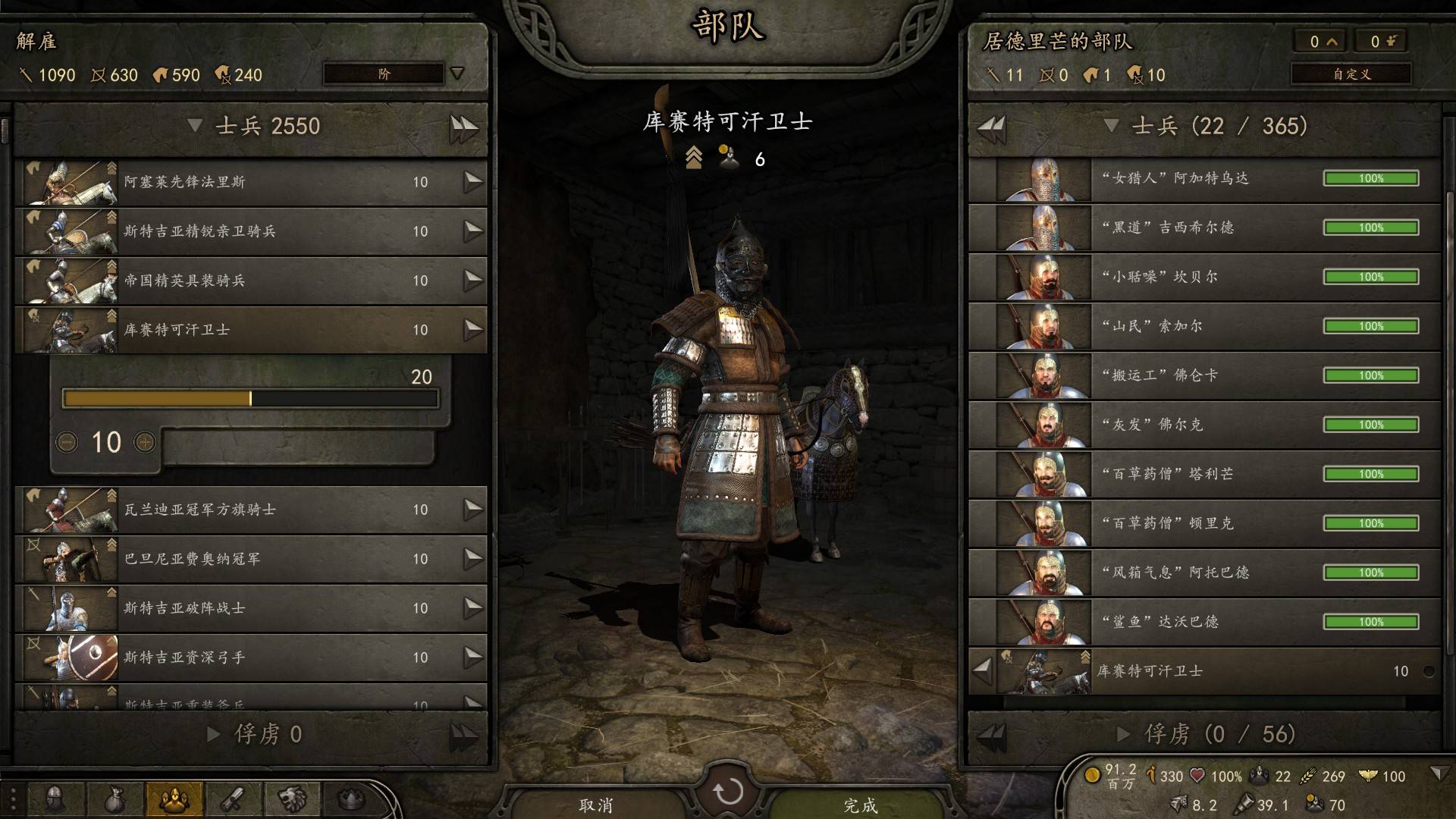Click the 完成 (Done) button
The height and width of the screenshot is (819, 1456).
pyautogui.click(x=860, y=804)
